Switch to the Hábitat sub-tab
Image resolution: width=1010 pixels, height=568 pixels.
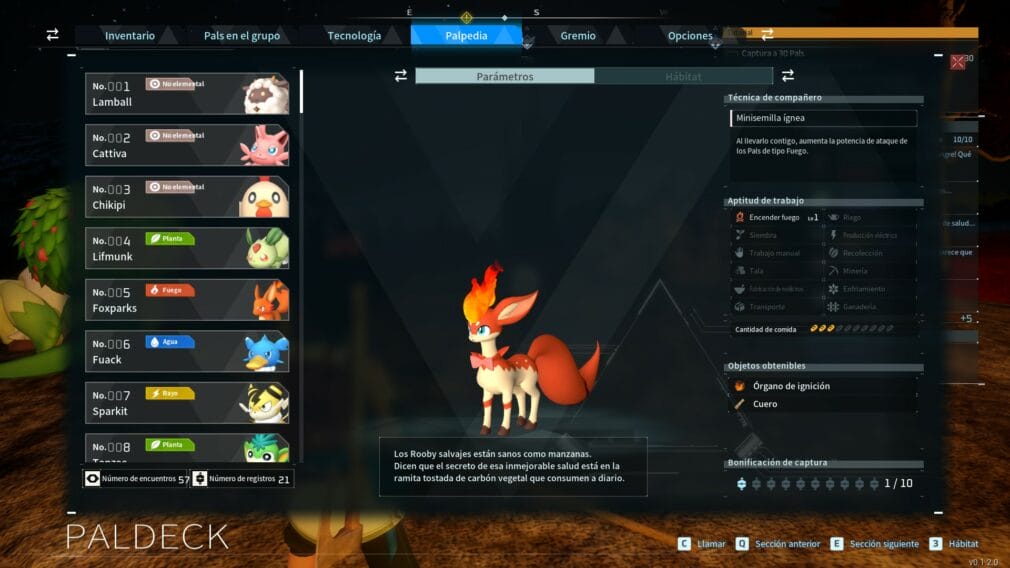coord(684,76)
